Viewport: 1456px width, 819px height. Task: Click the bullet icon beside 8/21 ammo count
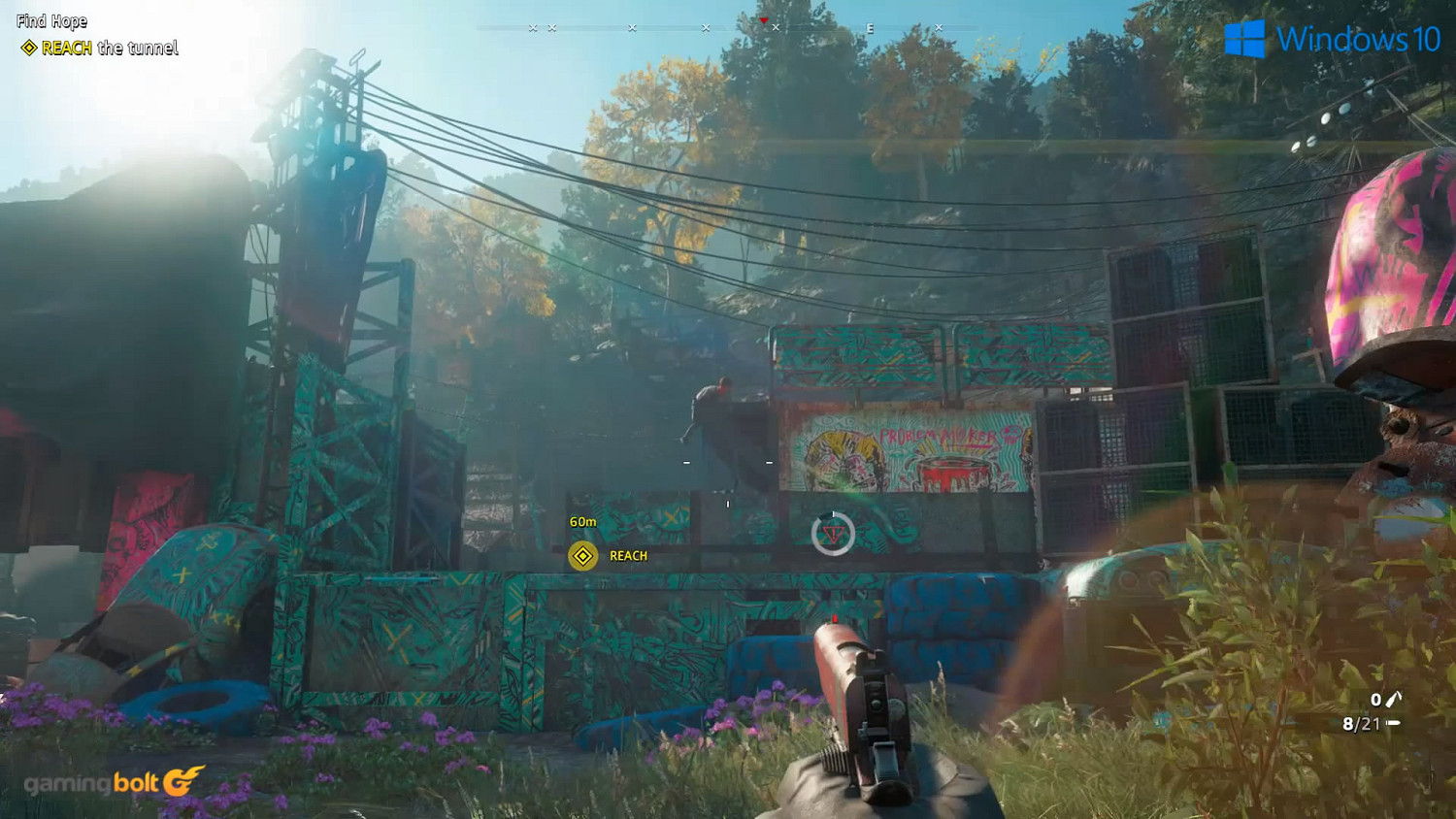[1395, 722]
